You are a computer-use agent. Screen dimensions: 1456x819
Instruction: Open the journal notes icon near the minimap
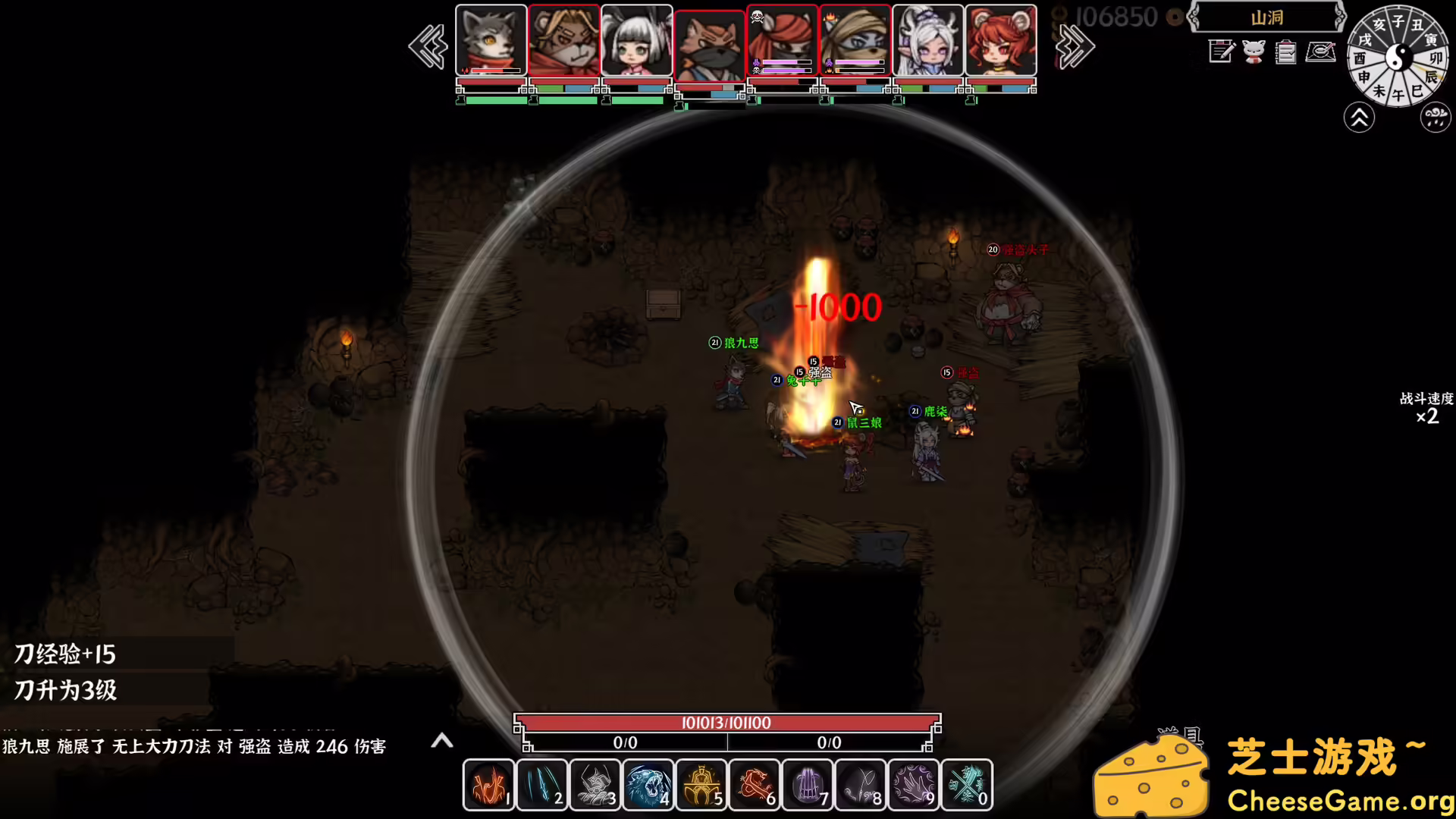click(1220, 52)
